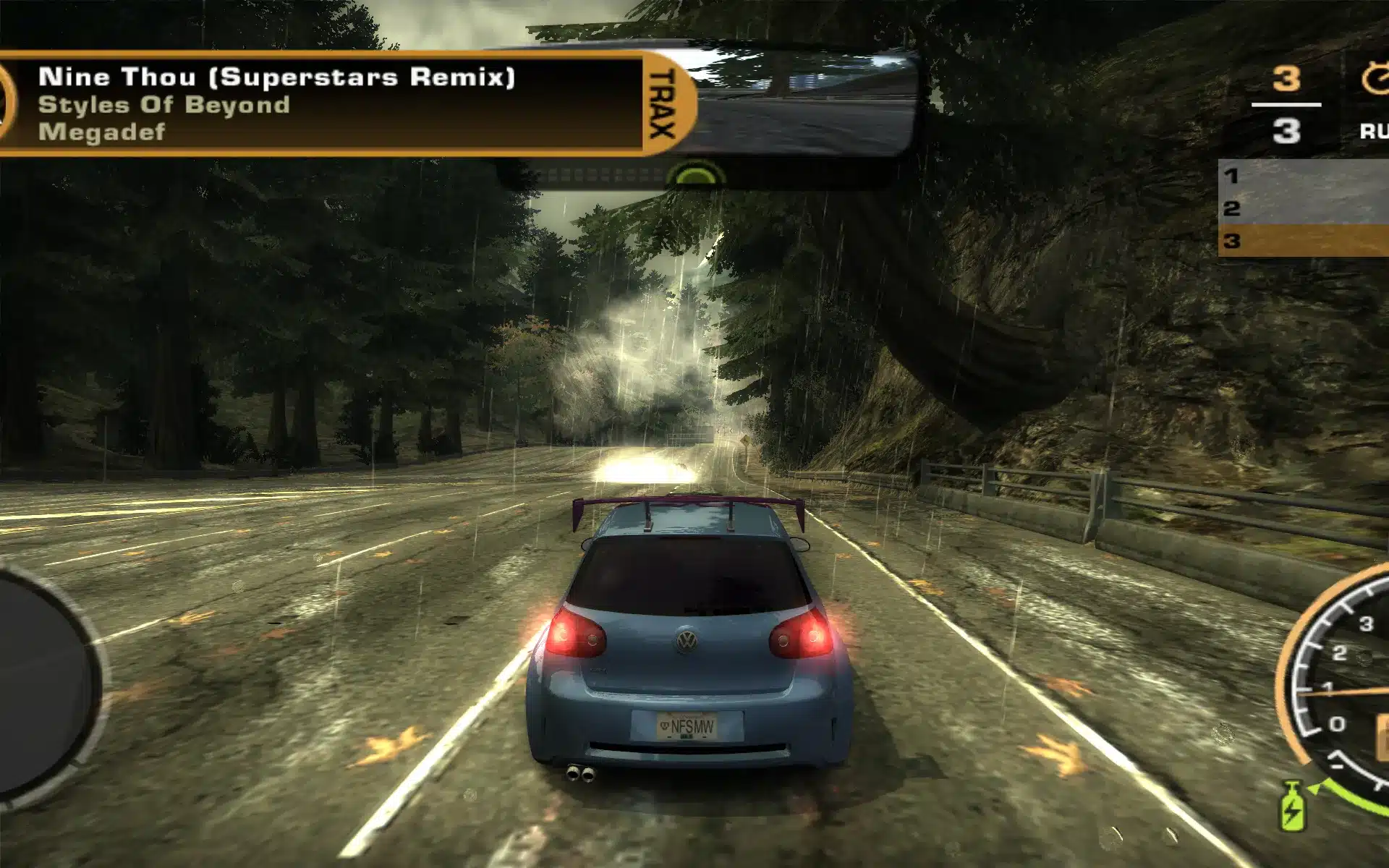The height and width of the screenshot is (868, 1389).
Task: Select the orange TRAX tab
Action: 664,103
